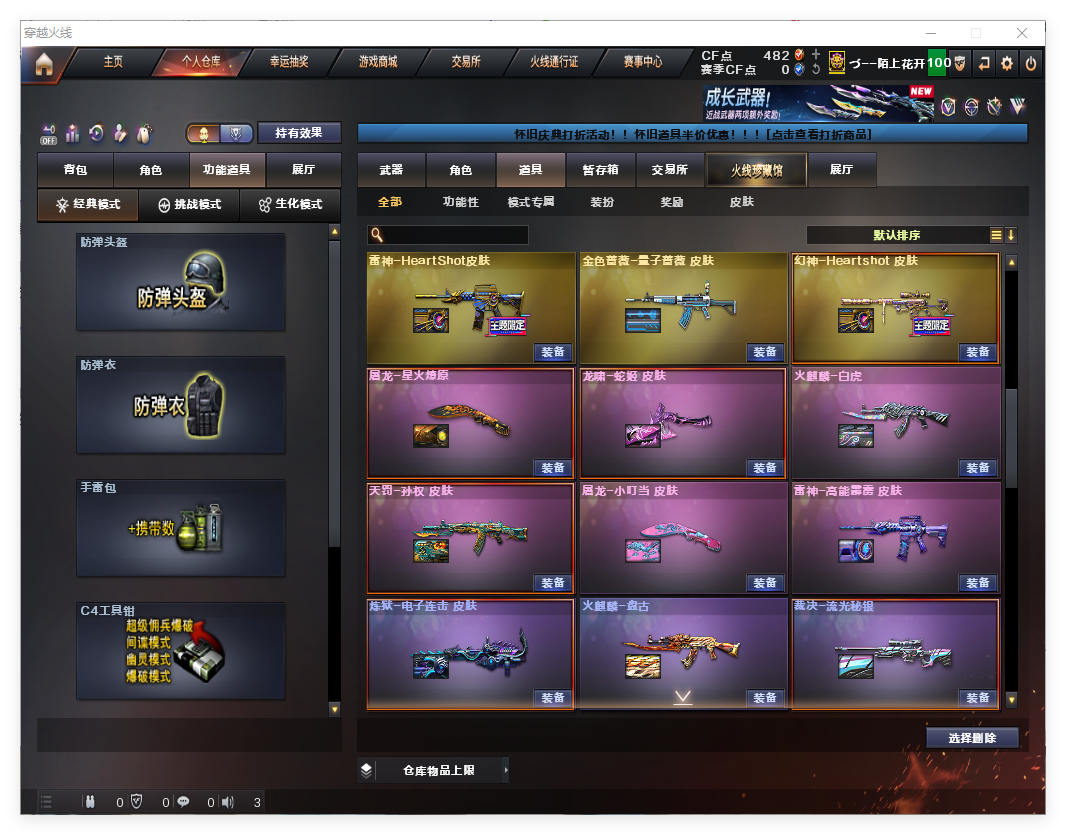Screen dimensions: 1066x835
Task: Switch to the 暂存箱 temporary storage tab
Action: point(600,170)
